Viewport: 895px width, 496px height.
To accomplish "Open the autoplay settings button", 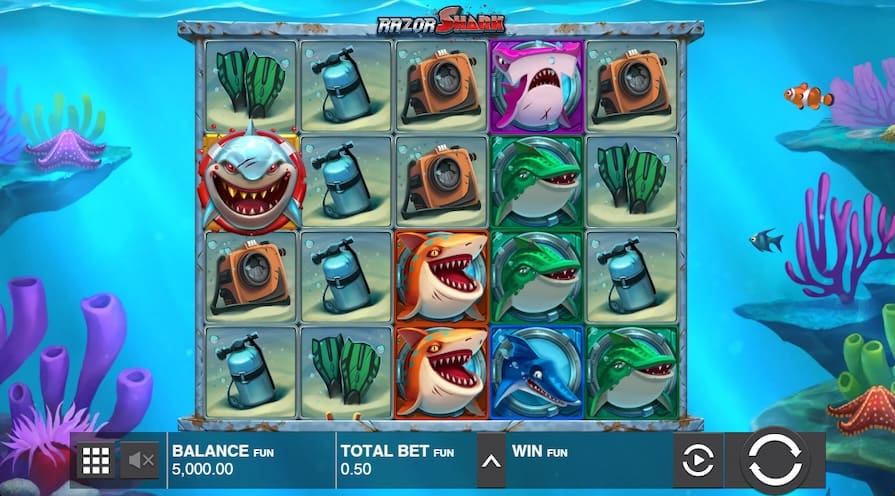I will pyautogui.click(x=698, y=461).
